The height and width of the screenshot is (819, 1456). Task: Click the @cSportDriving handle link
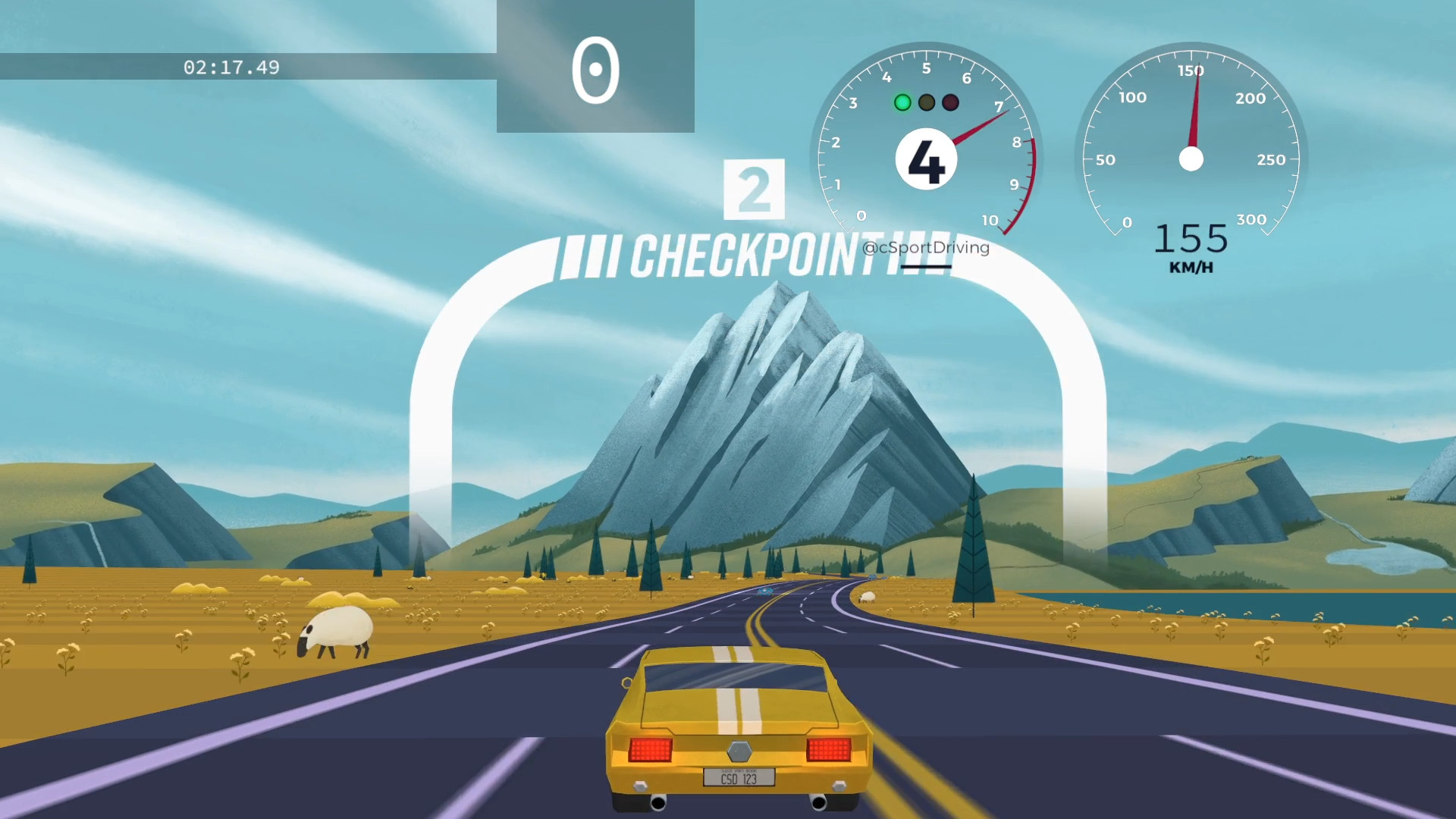(x=926, y=248)
